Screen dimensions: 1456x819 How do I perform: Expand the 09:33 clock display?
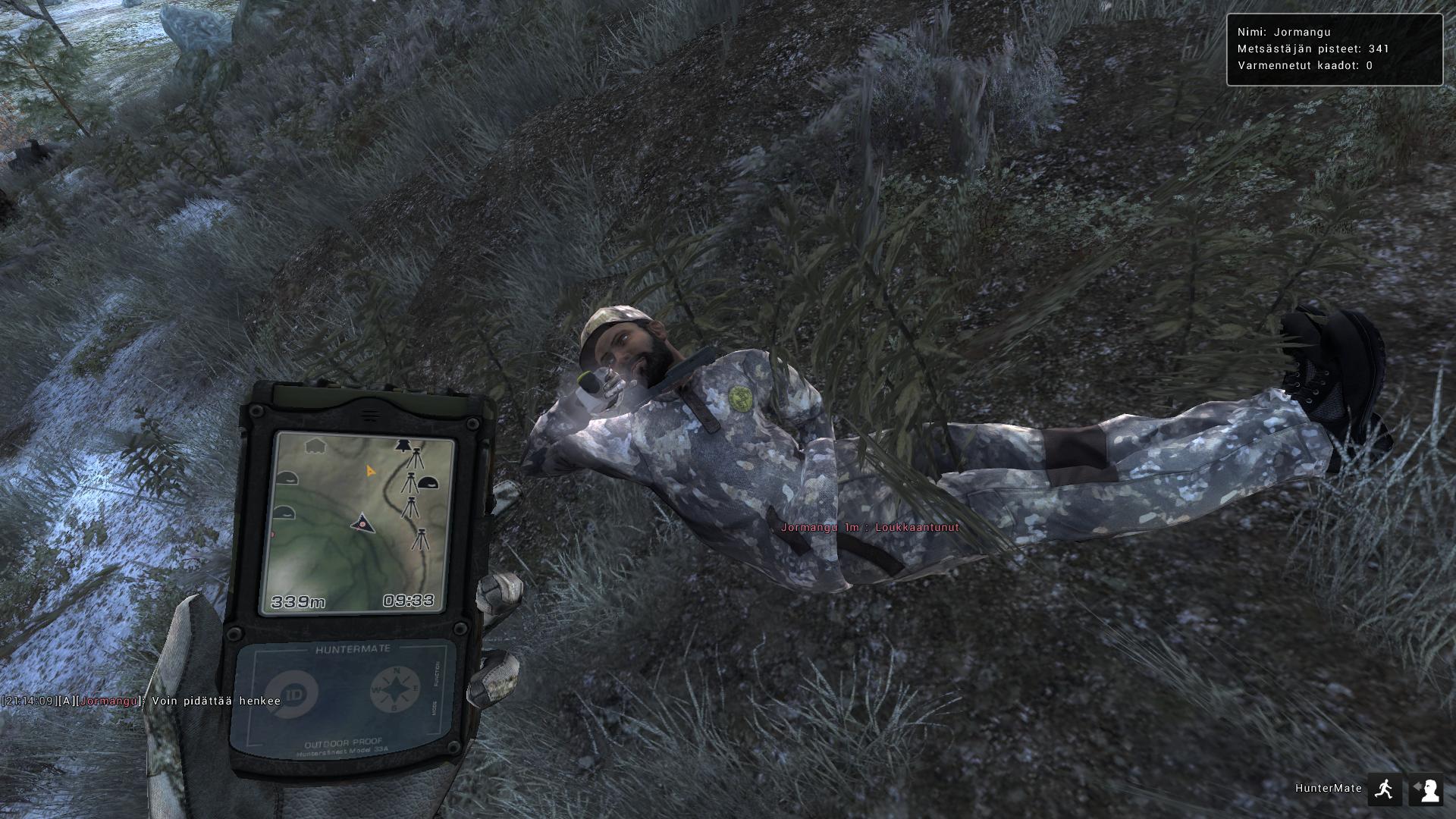click(x=409, y=601)
